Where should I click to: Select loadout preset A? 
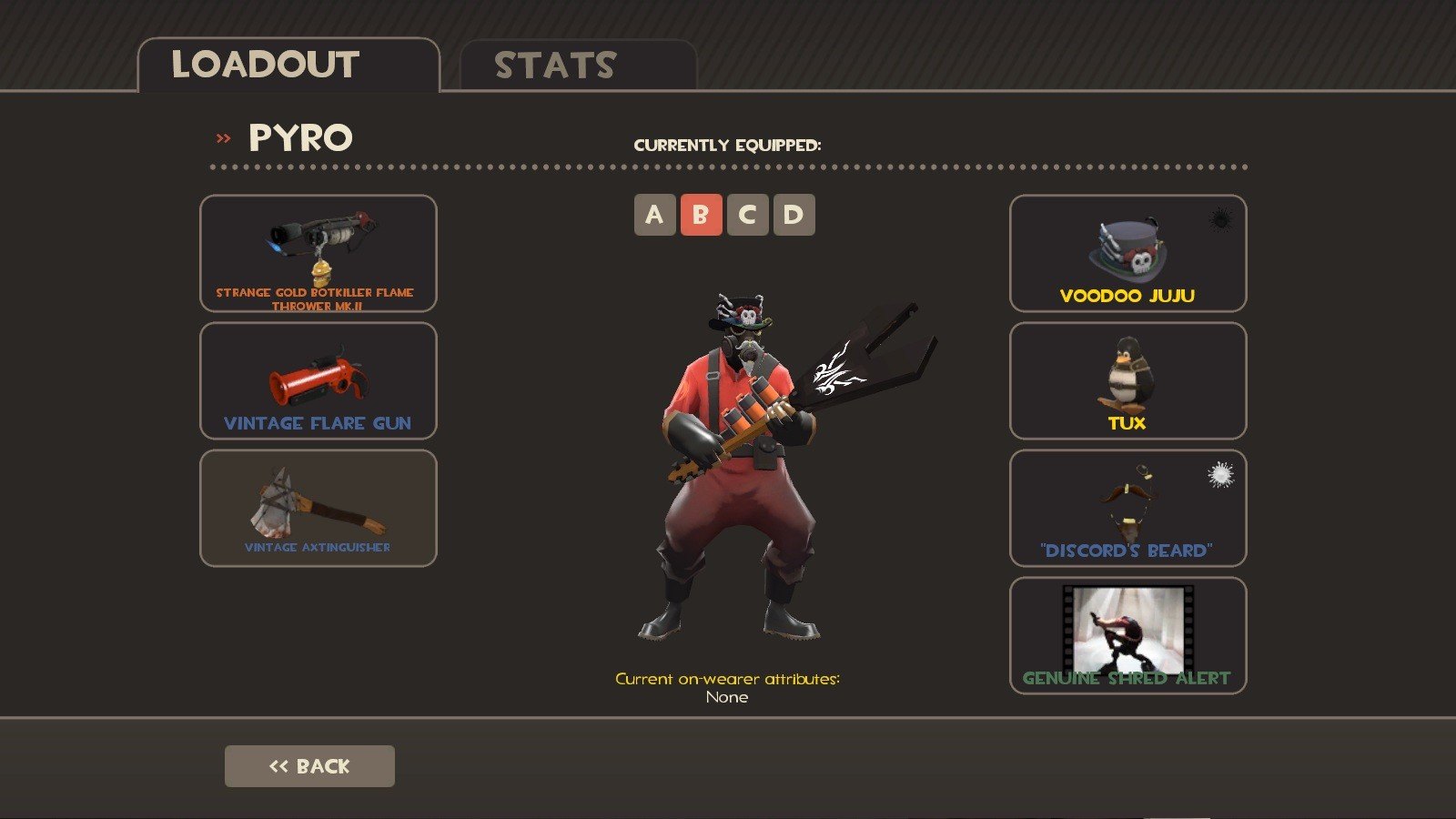pos(654,215)
